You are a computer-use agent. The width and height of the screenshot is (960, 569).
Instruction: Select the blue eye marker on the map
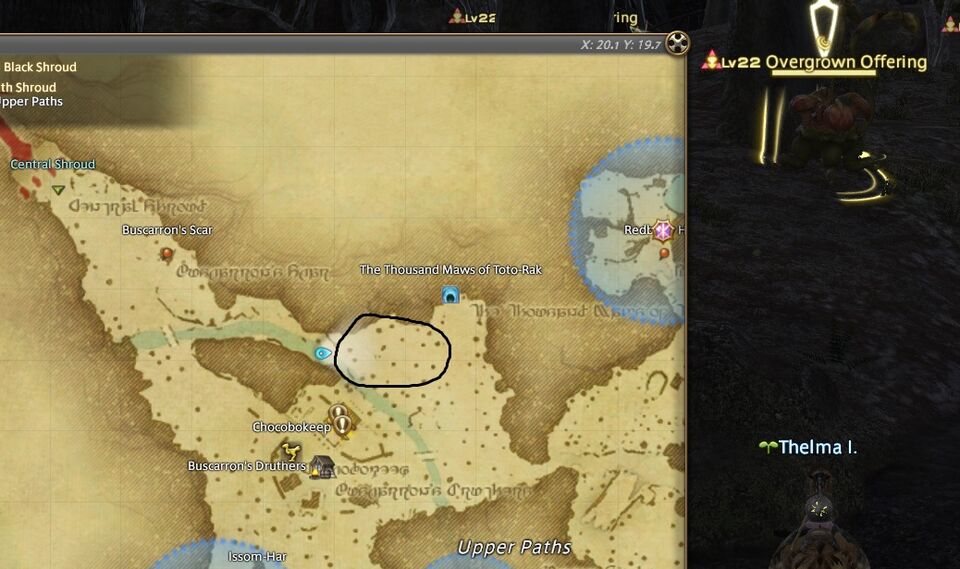click(x=322, y=353)
